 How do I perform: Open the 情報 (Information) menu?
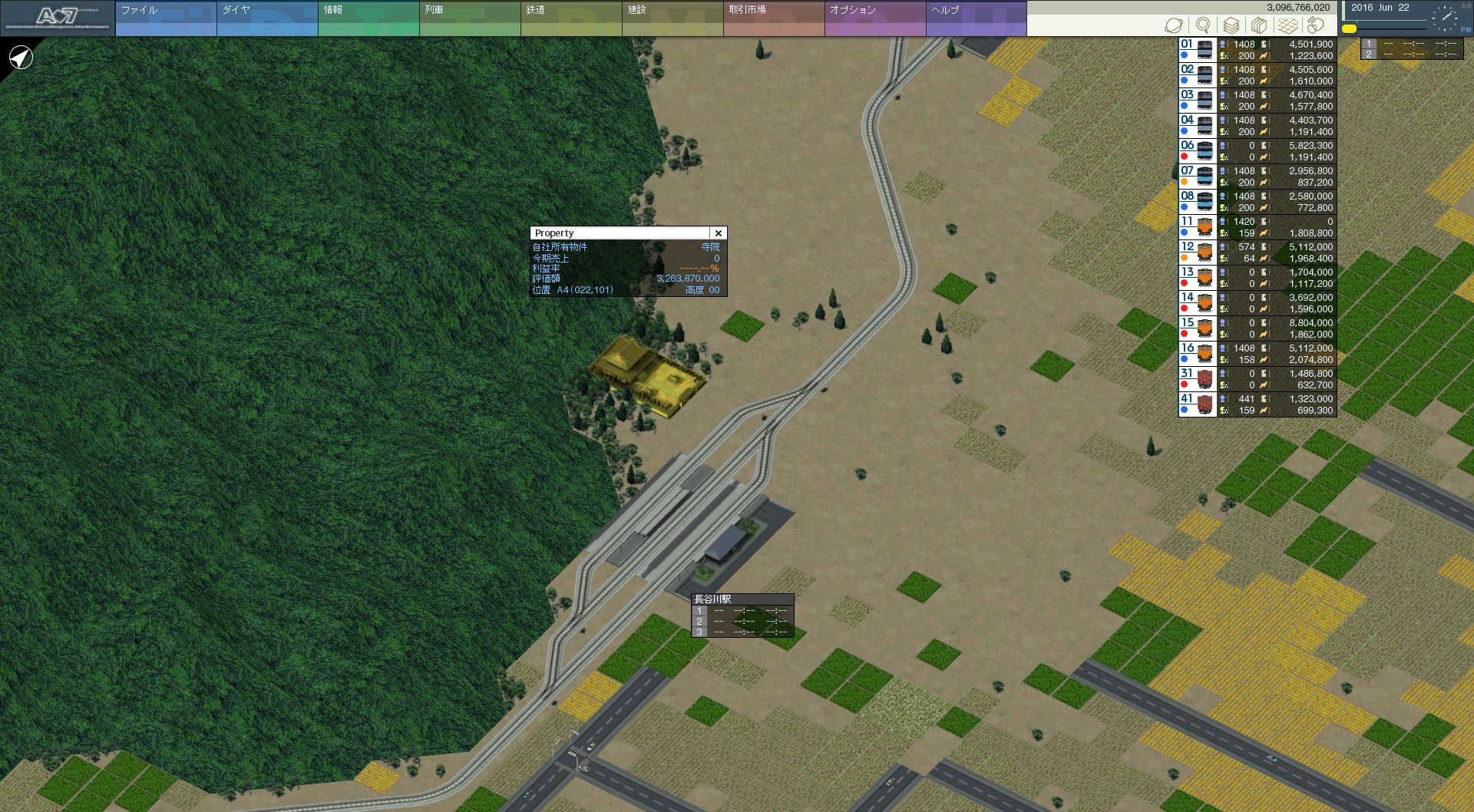coord(368,18)
